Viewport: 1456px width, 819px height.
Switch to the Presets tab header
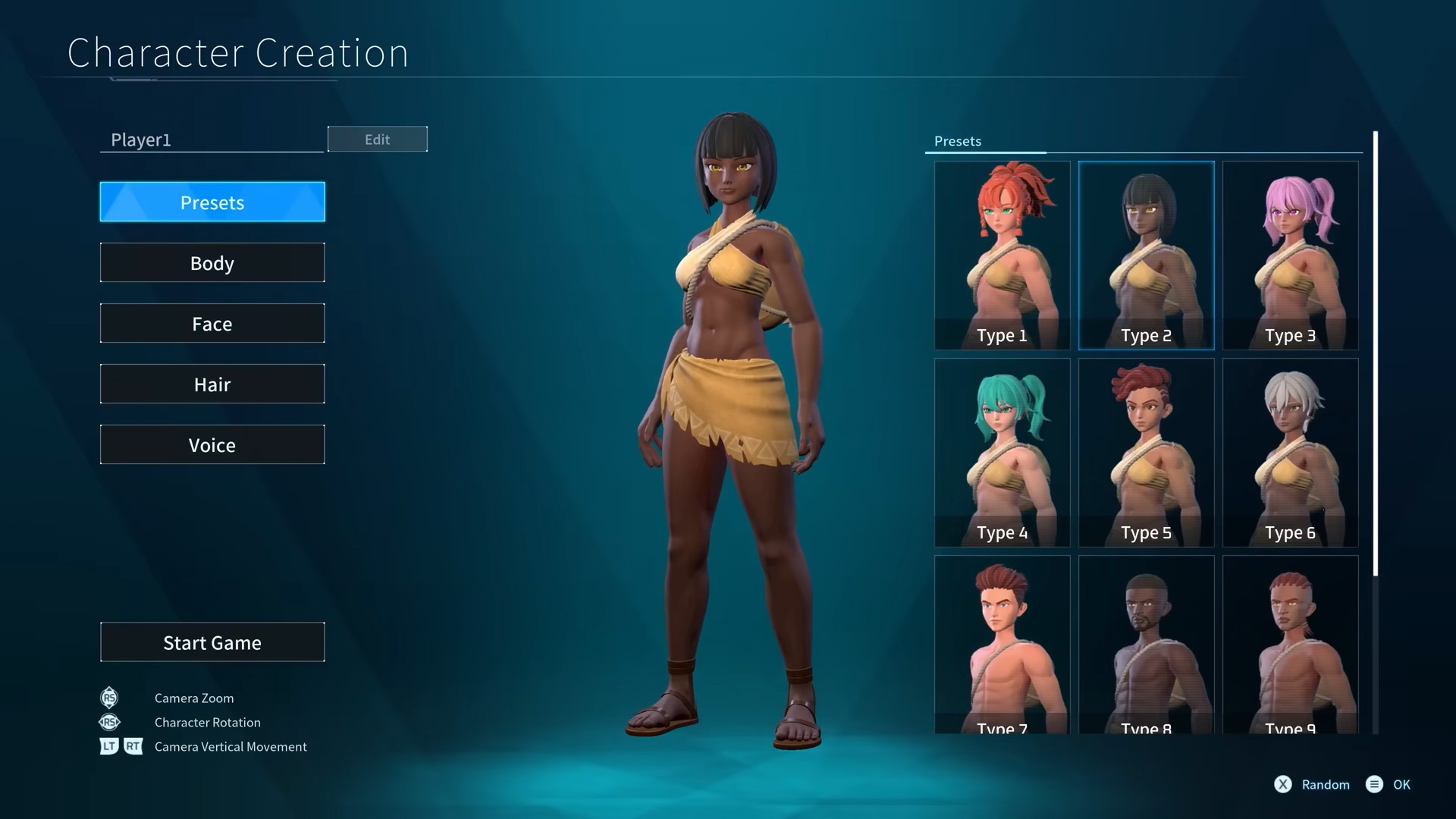(x=958, y=141)
